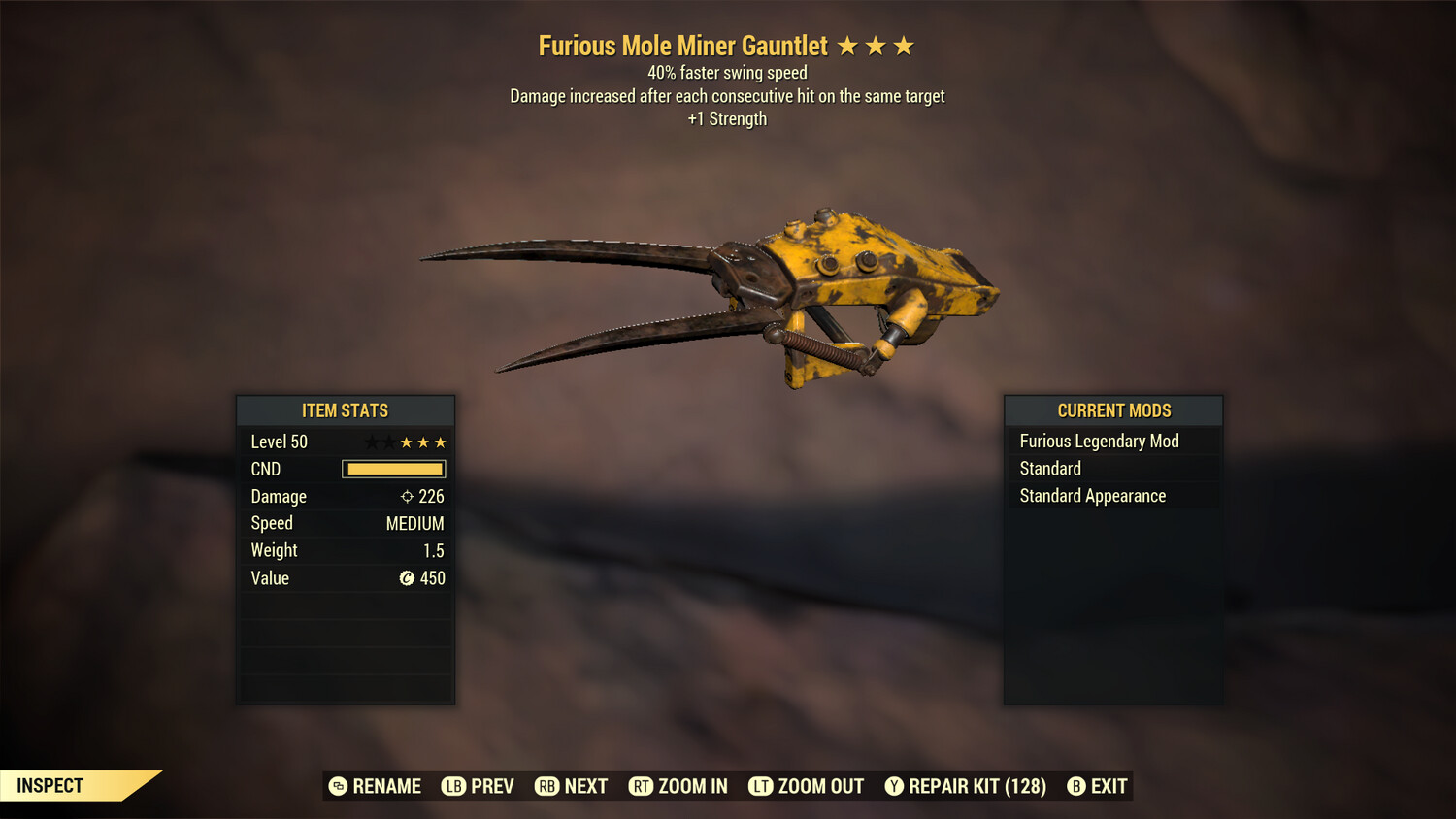Viewport: 1456px width, 819px height.
Task: Use Repair Kit (128) on the gauntlet
Action: coord(966,786)
